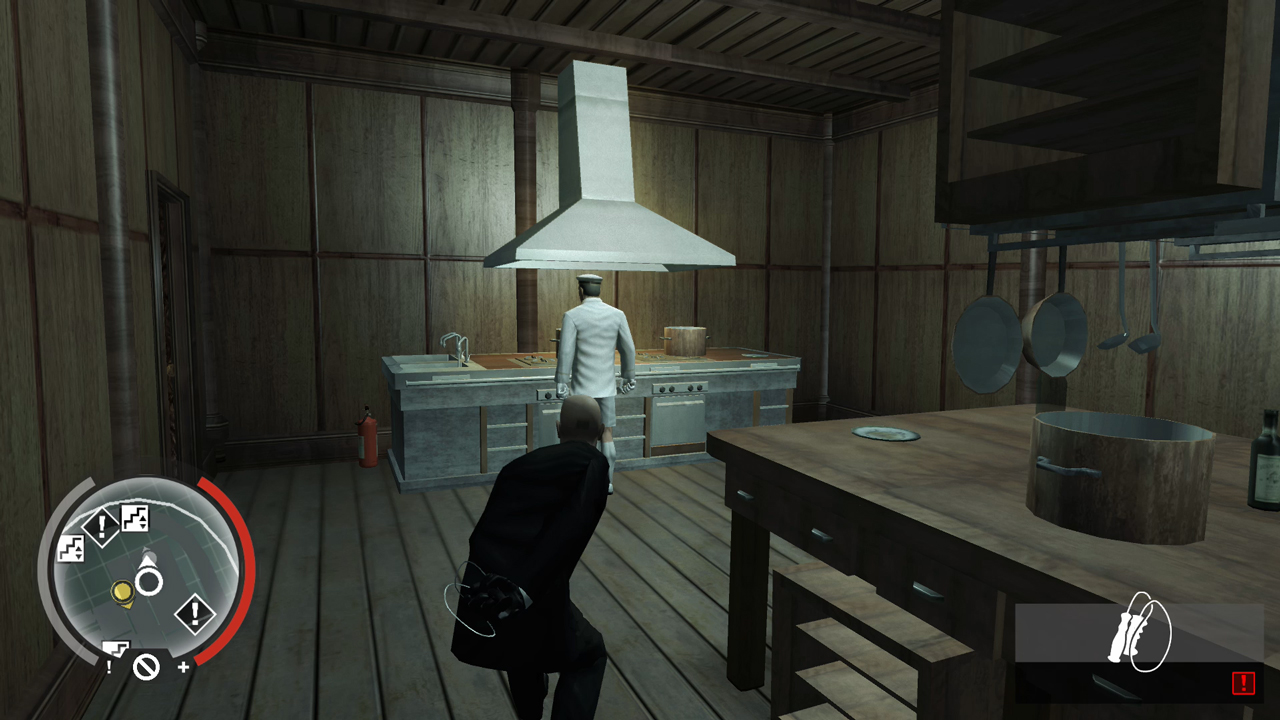1280x720 pixels.
Task: Open the inventory panel showing the fiber wire
Action: click(1140, 650)
